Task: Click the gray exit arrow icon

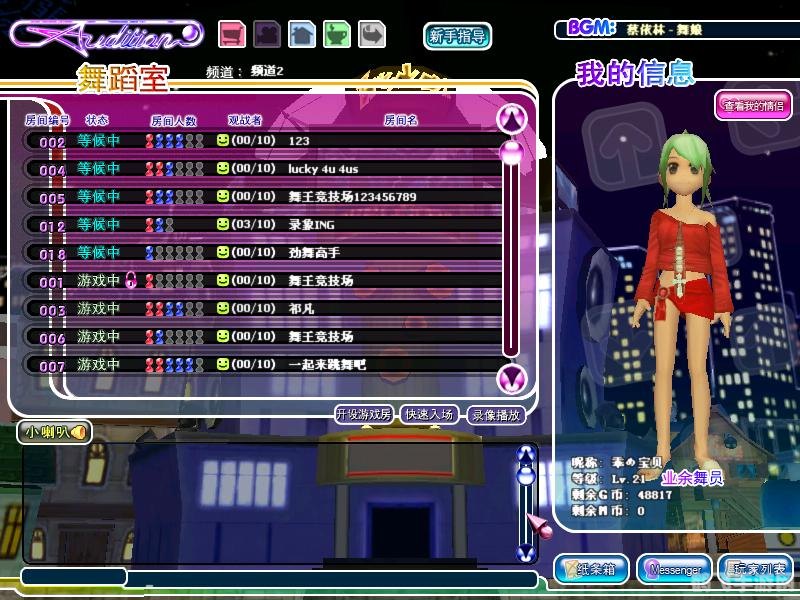Action: click(x=372, y=34)
